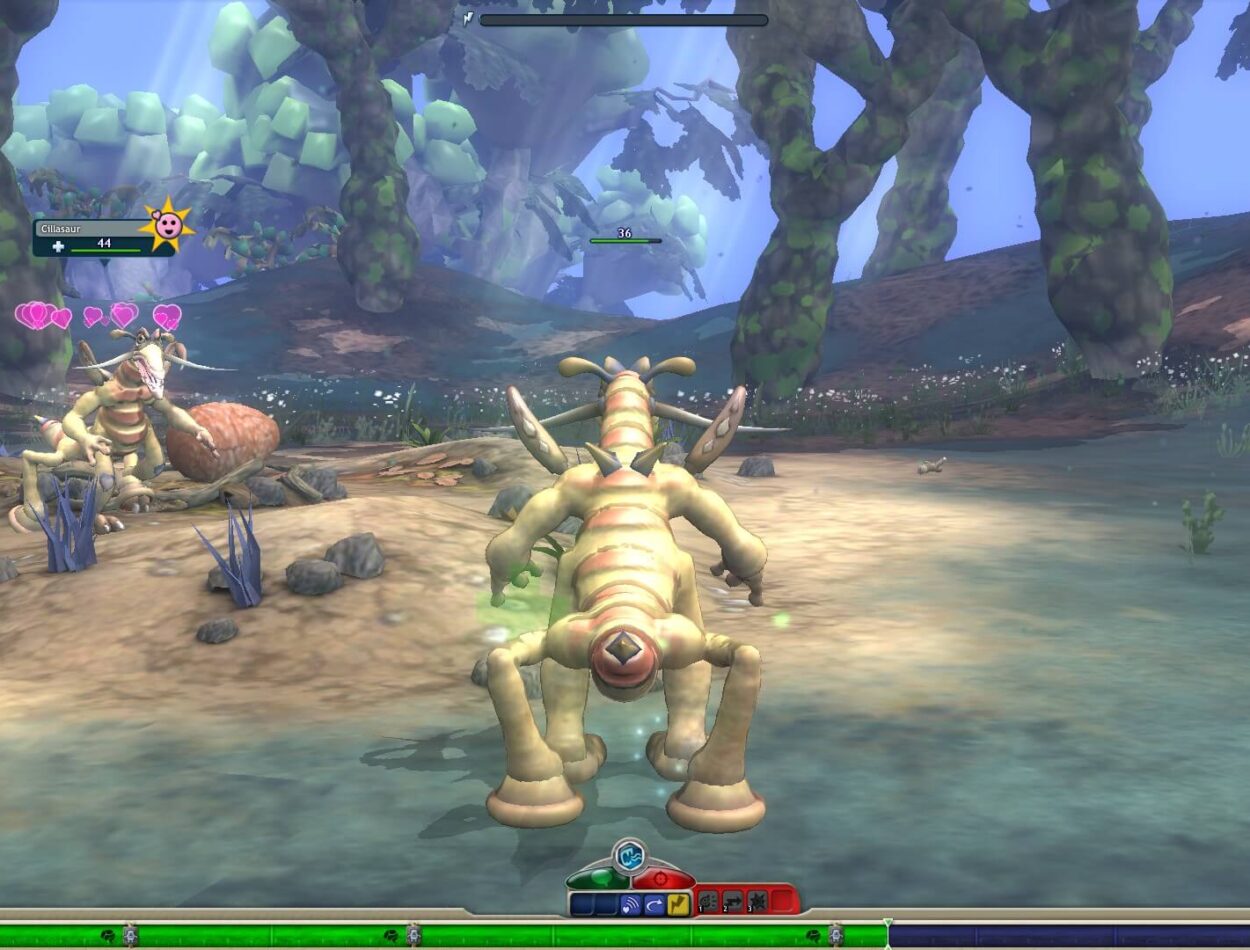Click the smiling pink face relationship icon

click(167, 225)
